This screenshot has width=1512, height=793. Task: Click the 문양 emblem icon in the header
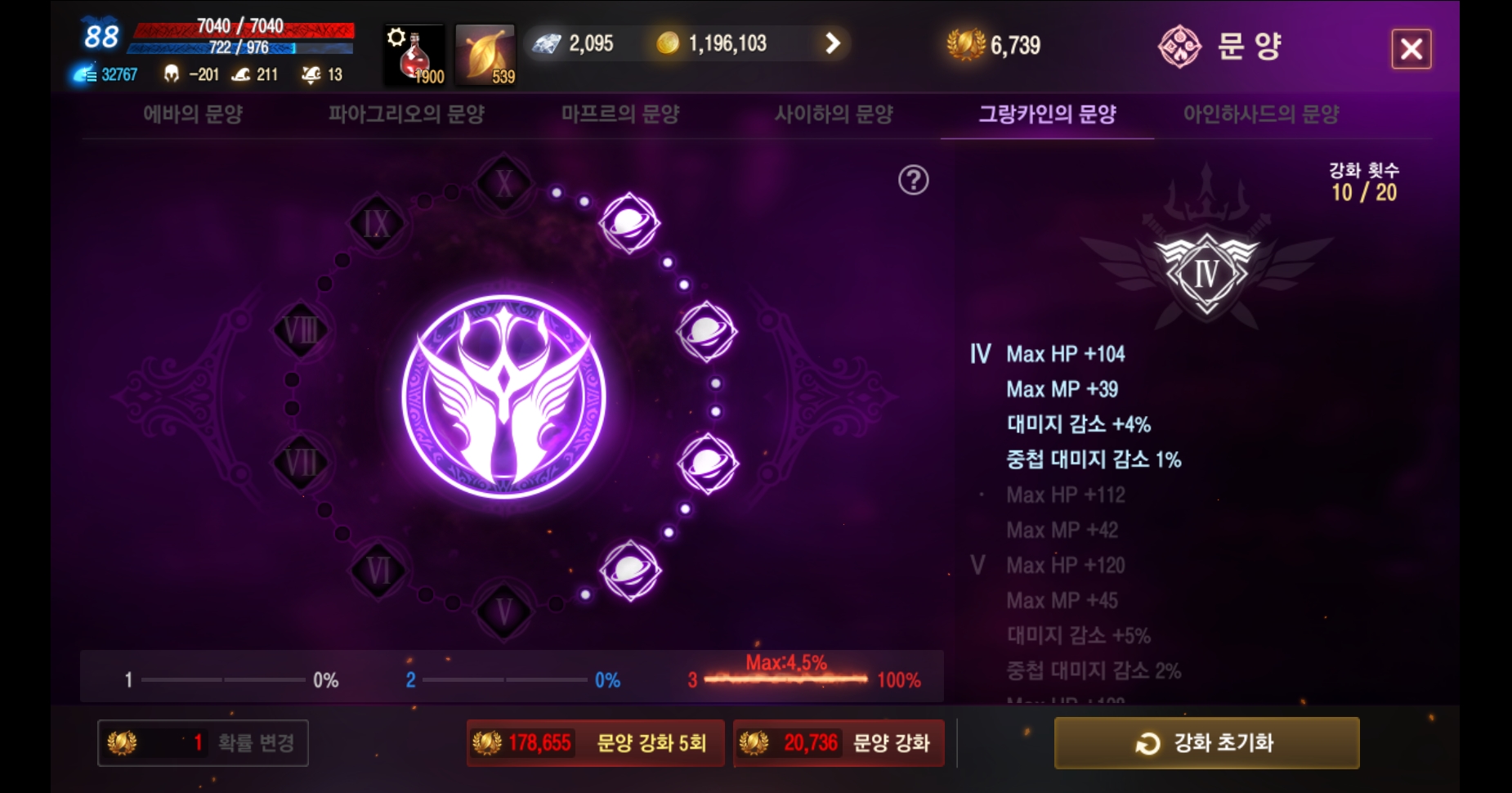coord(1179,45)
